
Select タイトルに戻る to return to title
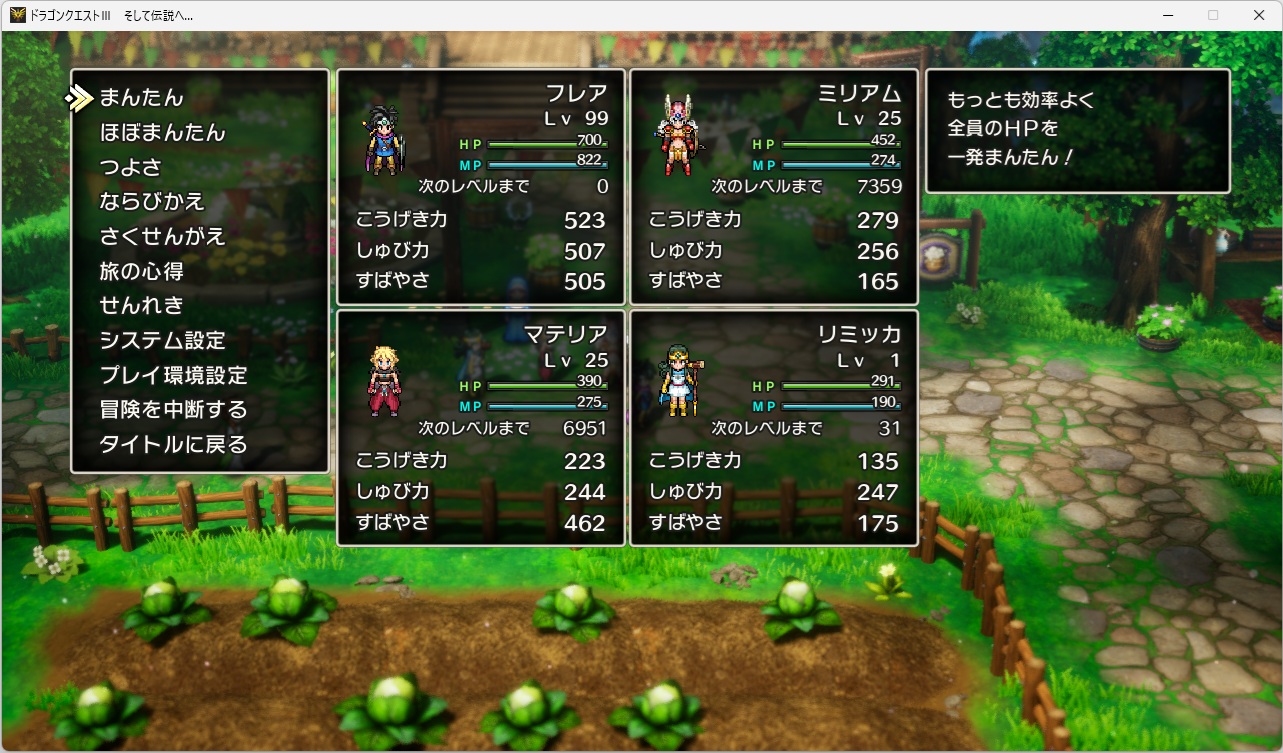coord(173,445)
